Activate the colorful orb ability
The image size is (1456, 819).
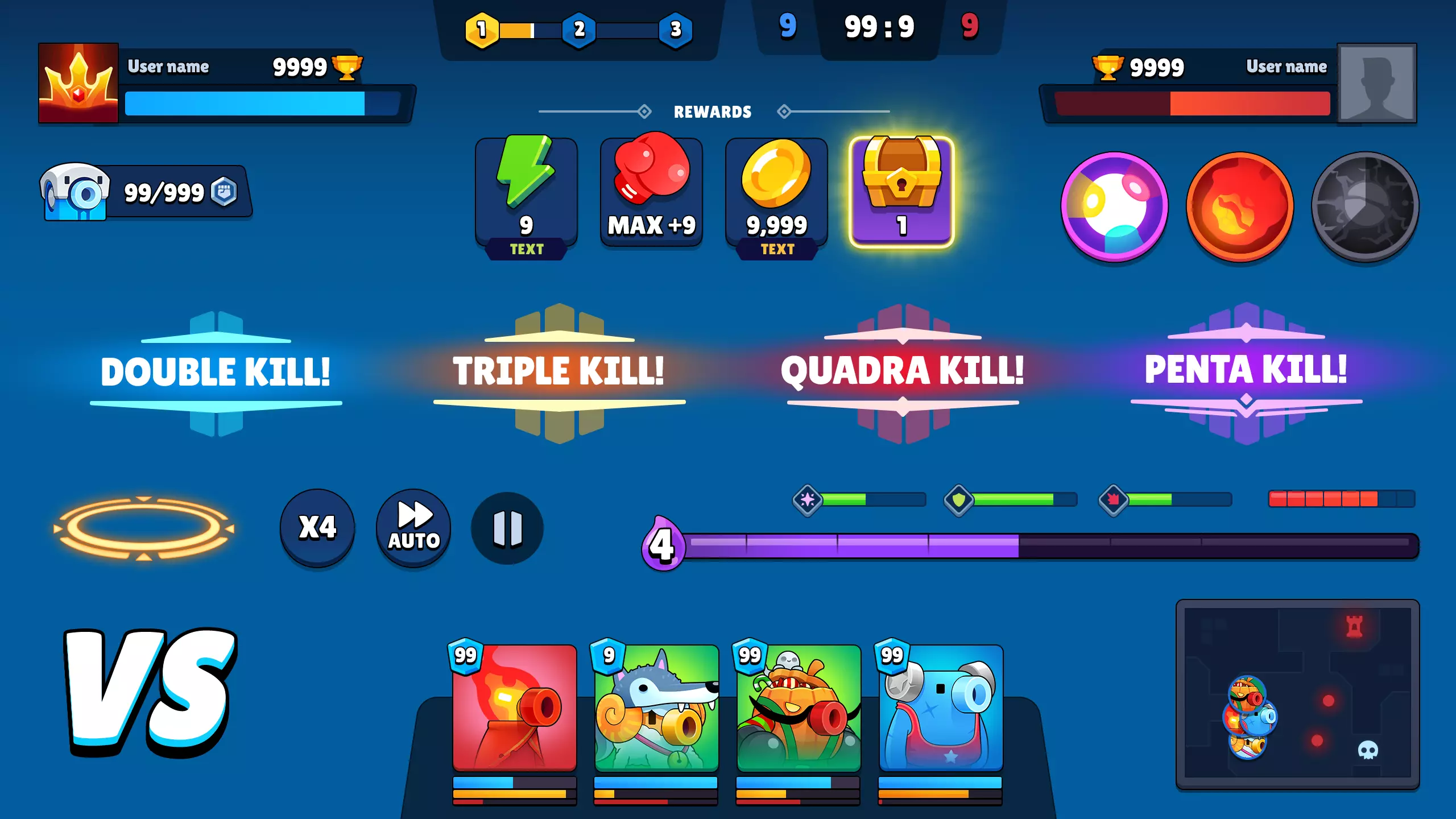click(1115, 207)
